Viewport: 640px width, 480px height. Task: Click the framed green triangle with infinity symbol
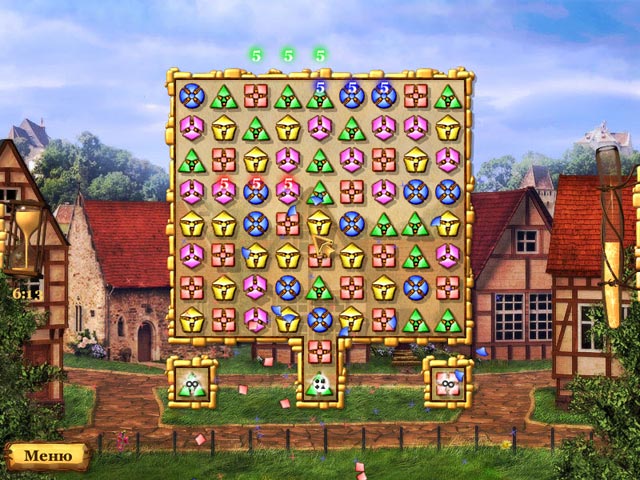point(191,382)
